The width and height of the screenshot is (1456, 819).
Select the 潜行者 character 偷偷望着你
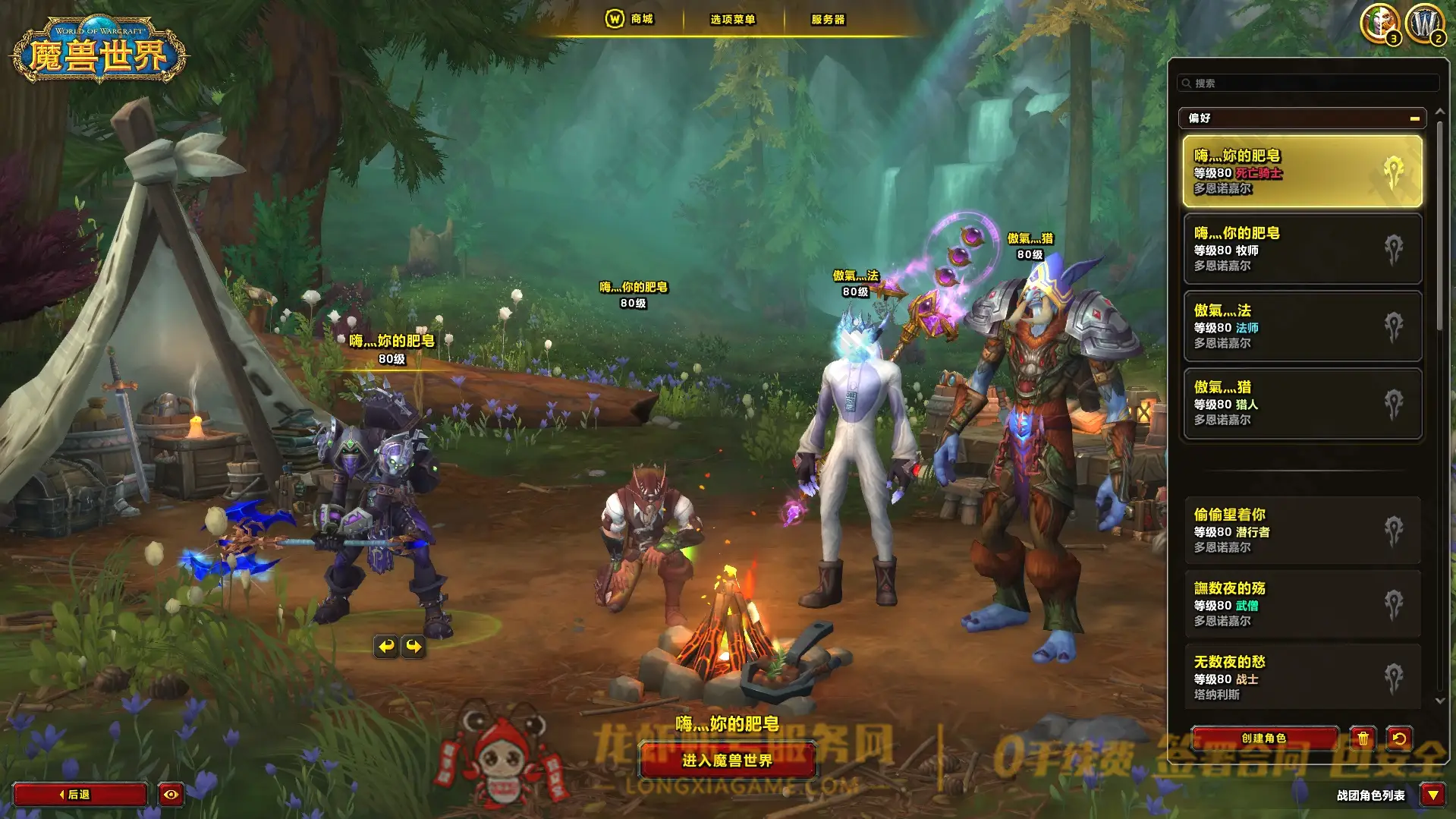coord(1302,531)
